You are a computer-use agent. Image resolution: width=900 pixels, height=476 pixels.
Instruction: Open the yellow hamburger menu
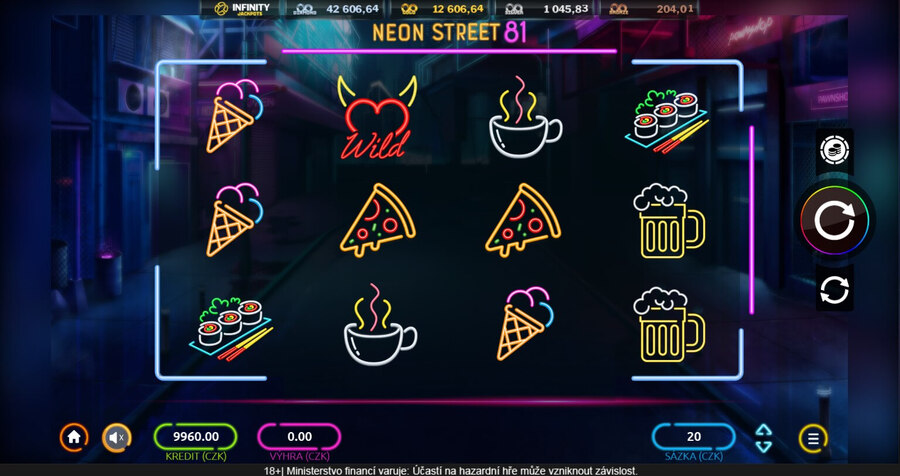pos(813,438)
